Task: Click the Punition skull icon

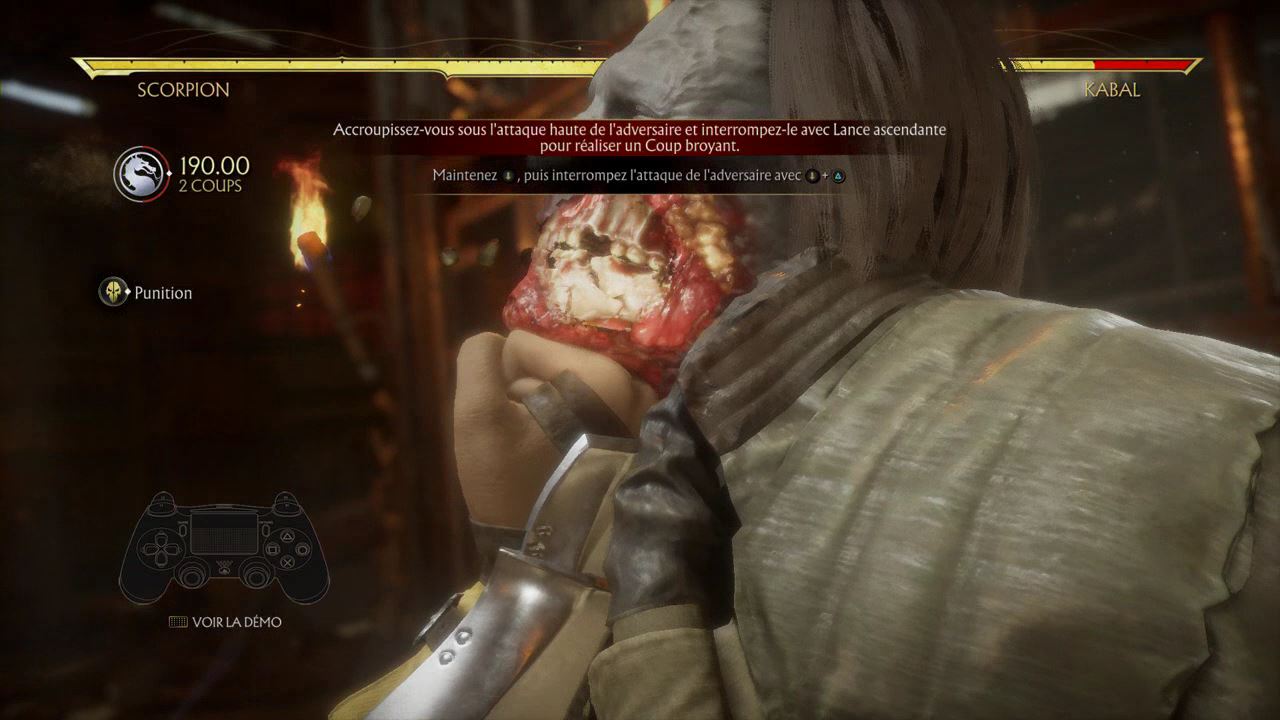Action: pyautogui.click(x=113, y=292)
